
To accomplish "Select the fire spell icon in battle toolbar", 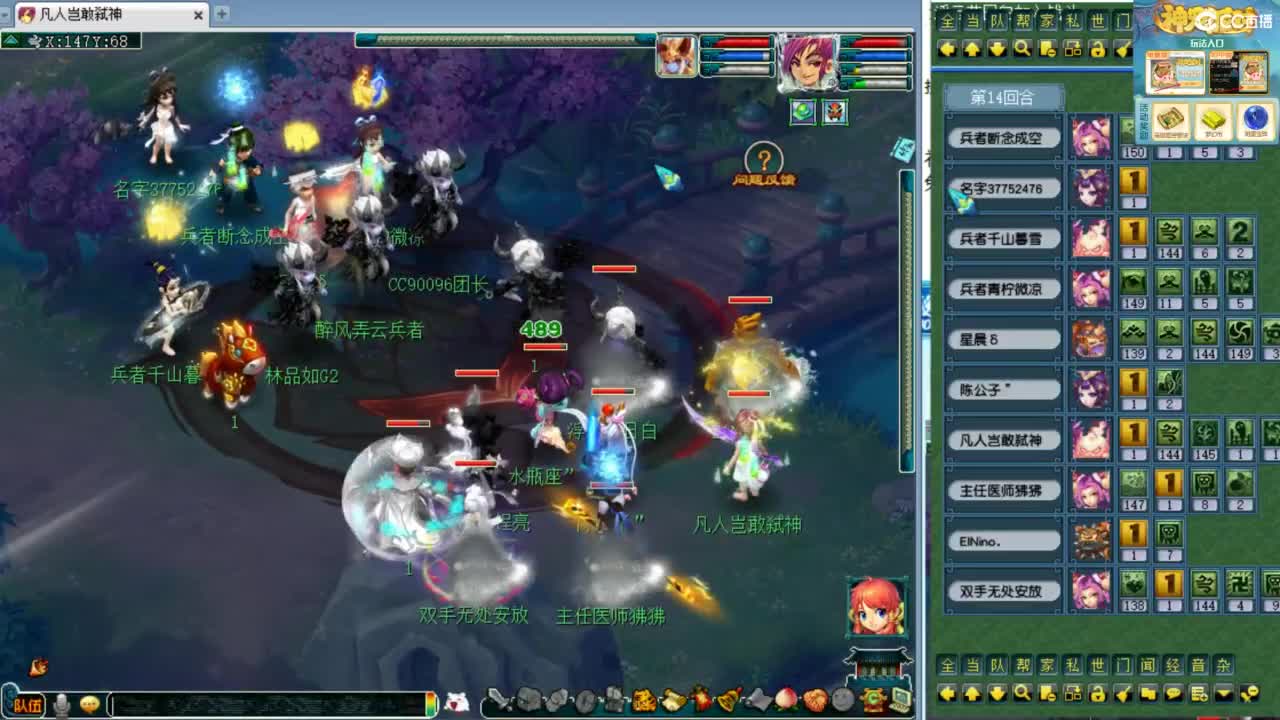I will (700, 700).
